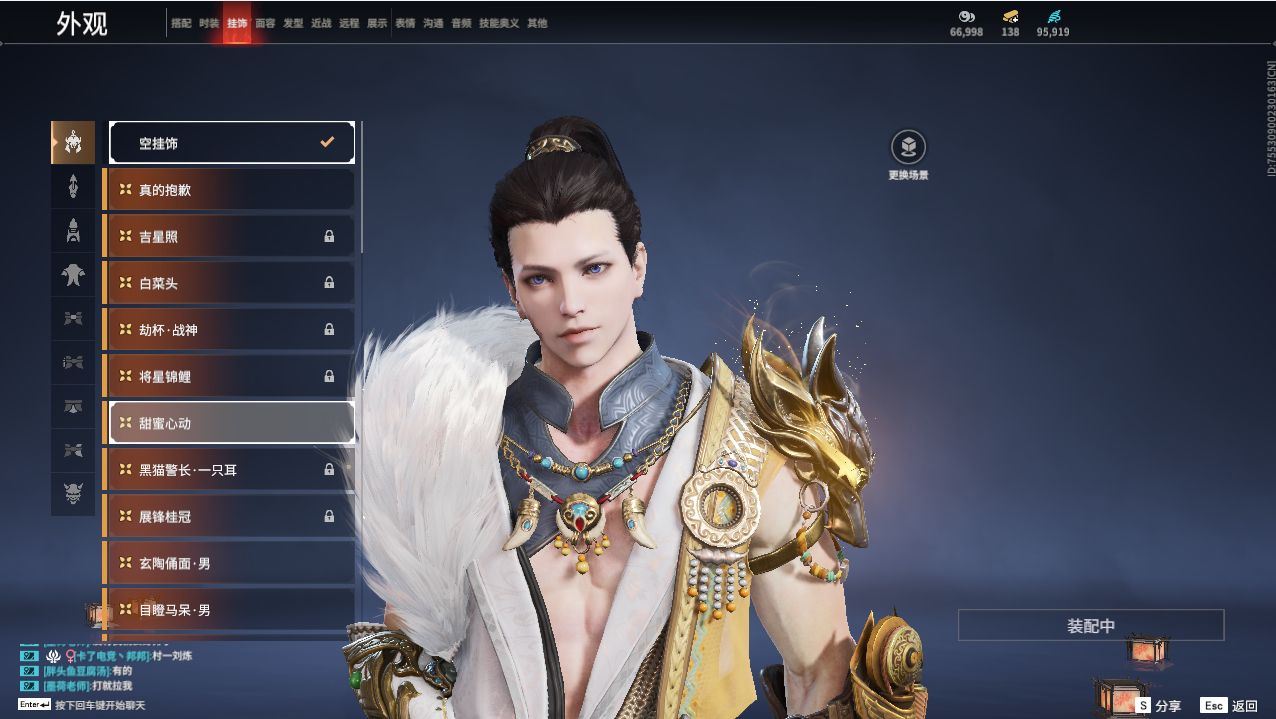
Task: Click the 更换场景 change scene button
Action: 908,148
